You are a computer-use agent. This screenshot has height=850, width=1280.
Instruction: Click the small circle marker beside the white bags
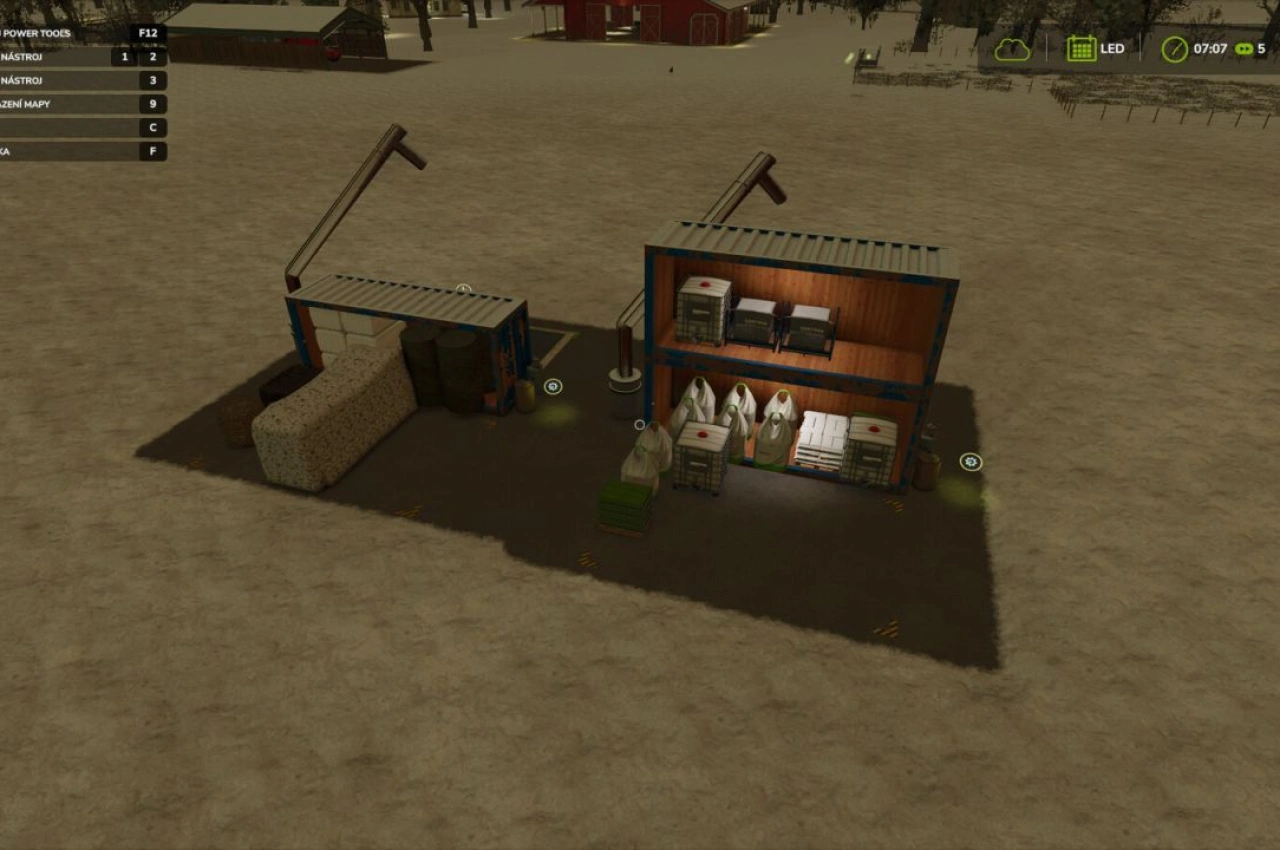tap(640, 424)
